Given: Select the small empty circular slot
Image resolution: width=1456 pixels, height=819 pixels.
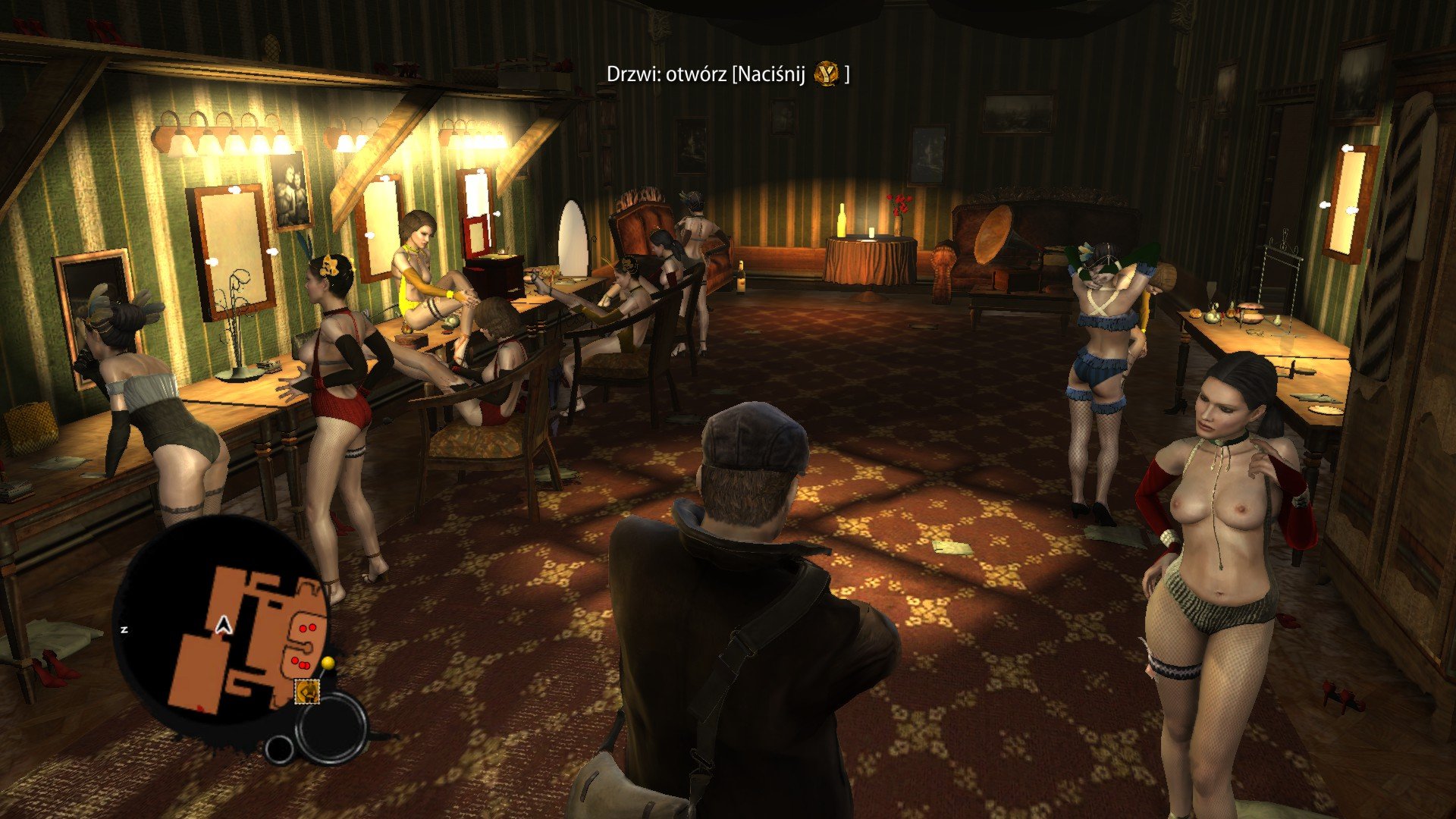Looking at the screenshot, I should (x=280, y=749).
